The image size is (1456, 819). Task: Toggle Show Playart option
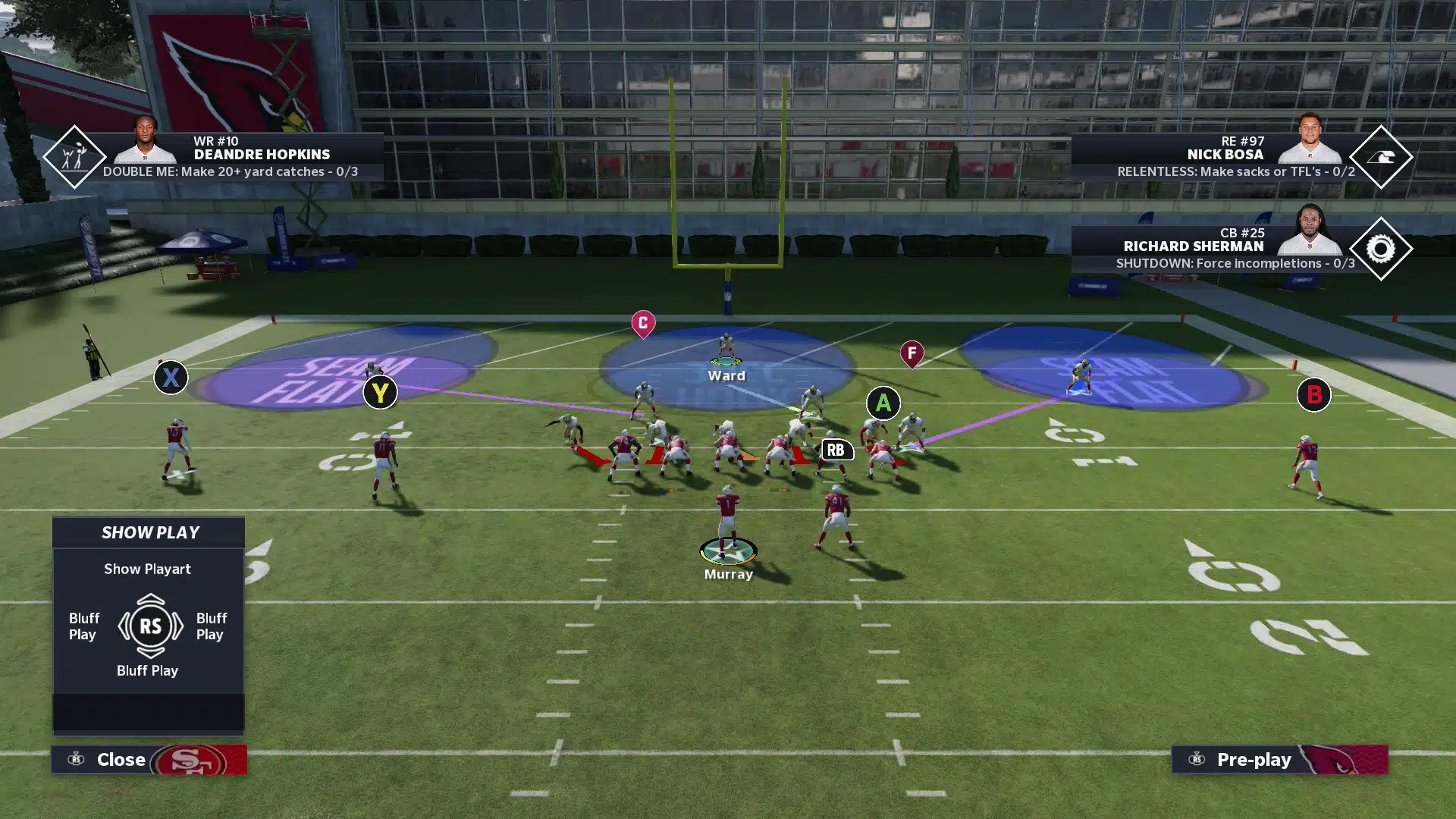(x=148, y=569)
